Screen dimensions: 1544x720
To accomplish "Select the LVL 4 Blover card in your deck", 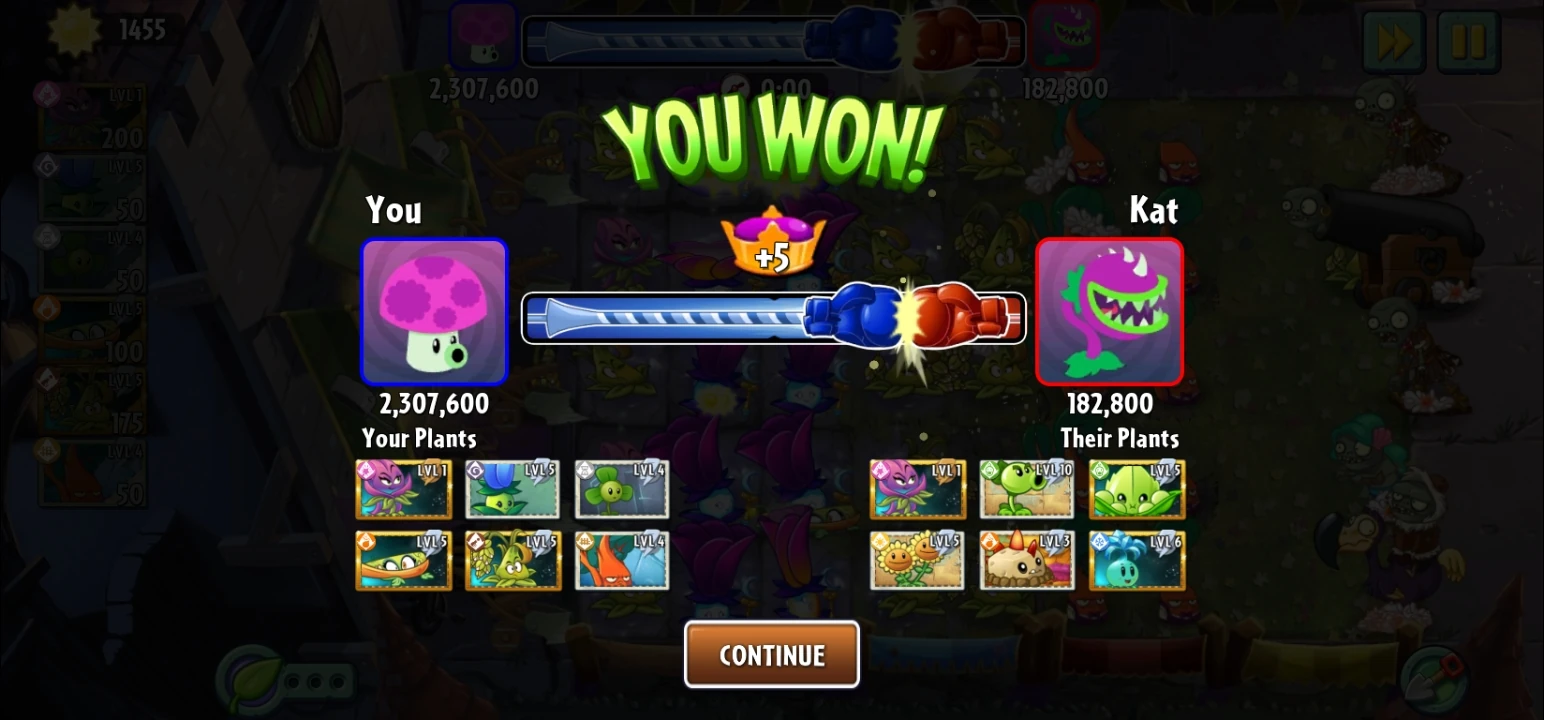I will tap(622, 489).
